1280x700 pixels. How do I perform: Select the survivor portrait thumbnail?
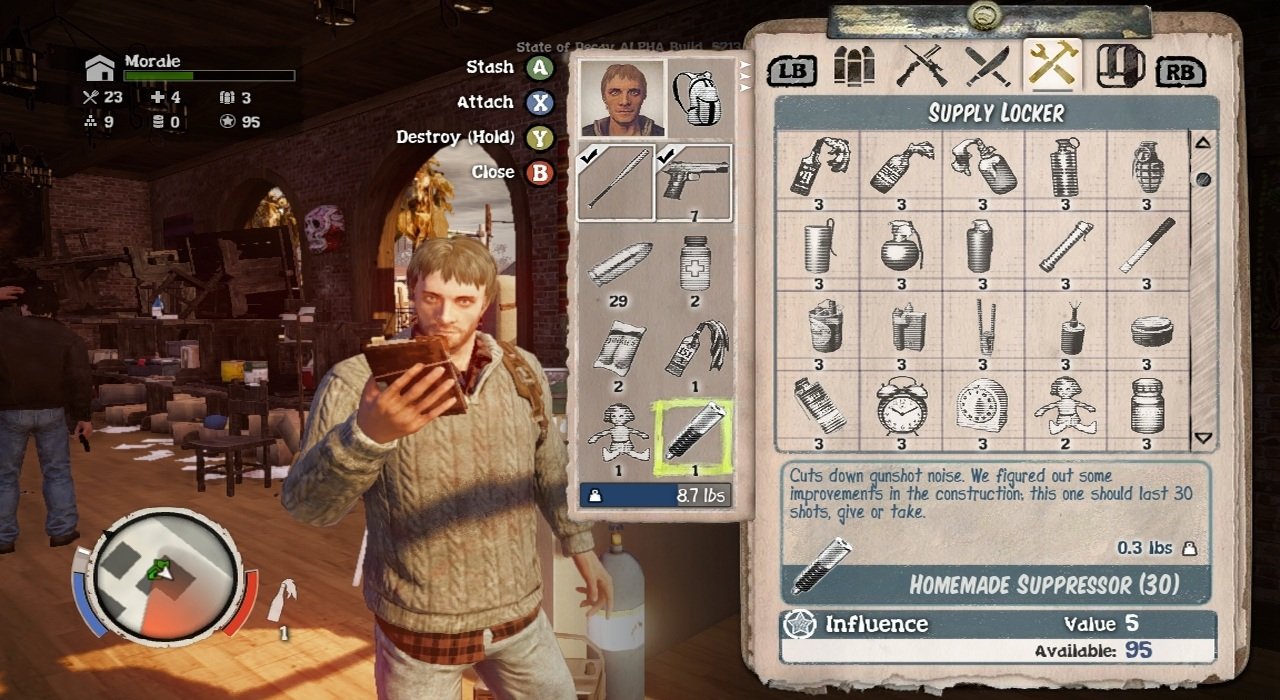622,97
